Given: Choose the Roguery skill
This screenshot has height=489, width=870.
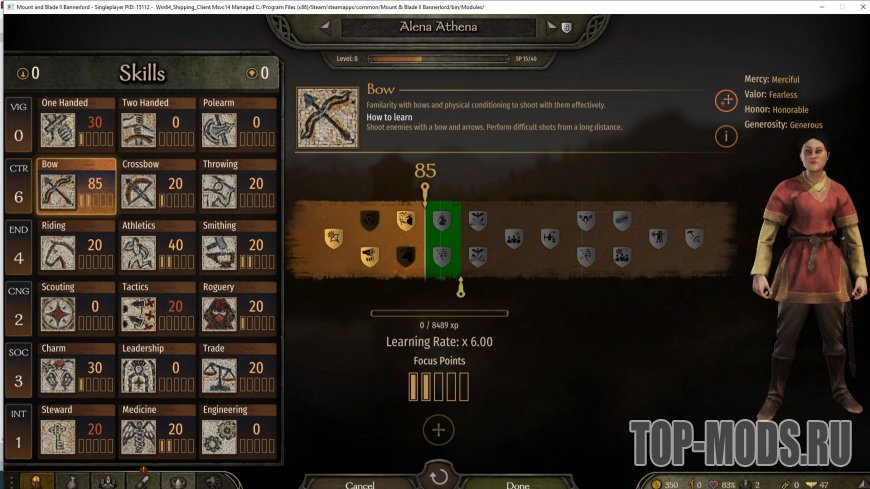Looking at the screenshot, I should [x=238, y=309].
